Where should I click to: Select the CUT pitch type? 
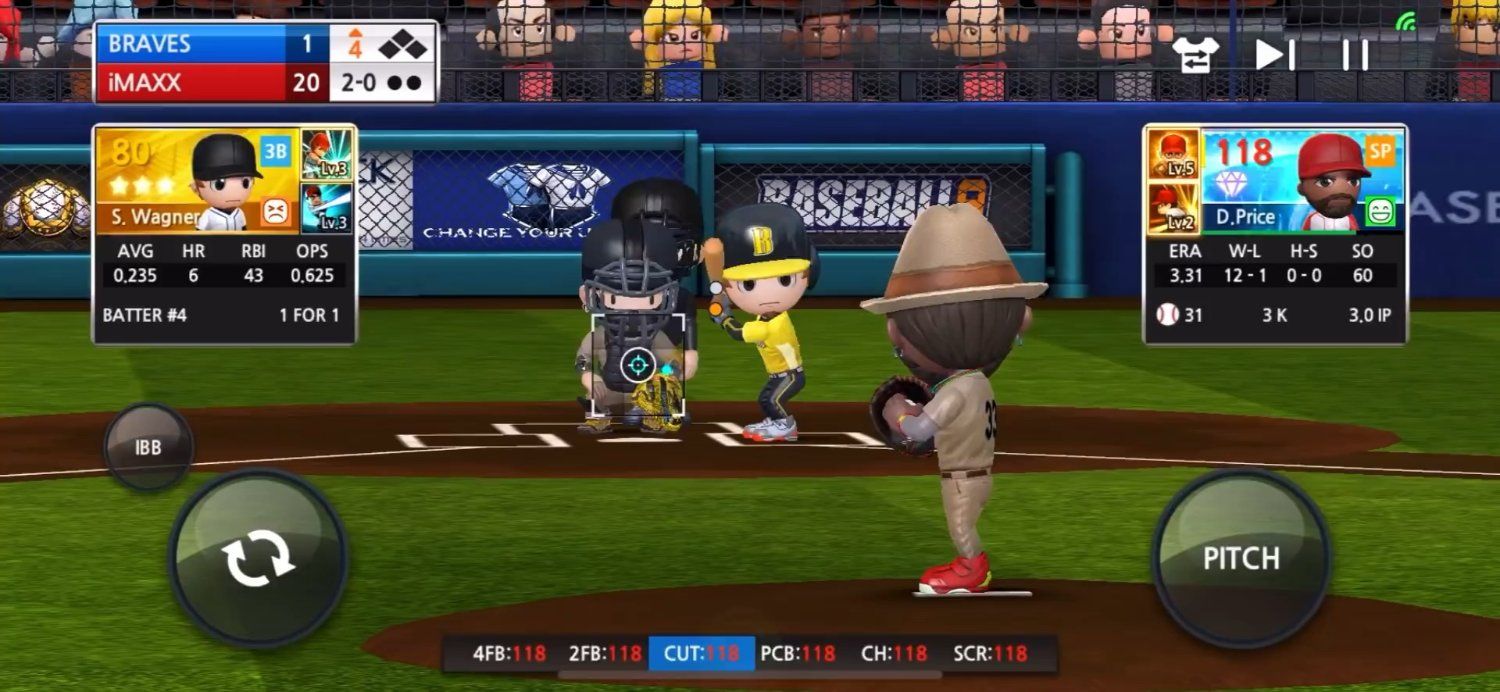coord(701,654)
